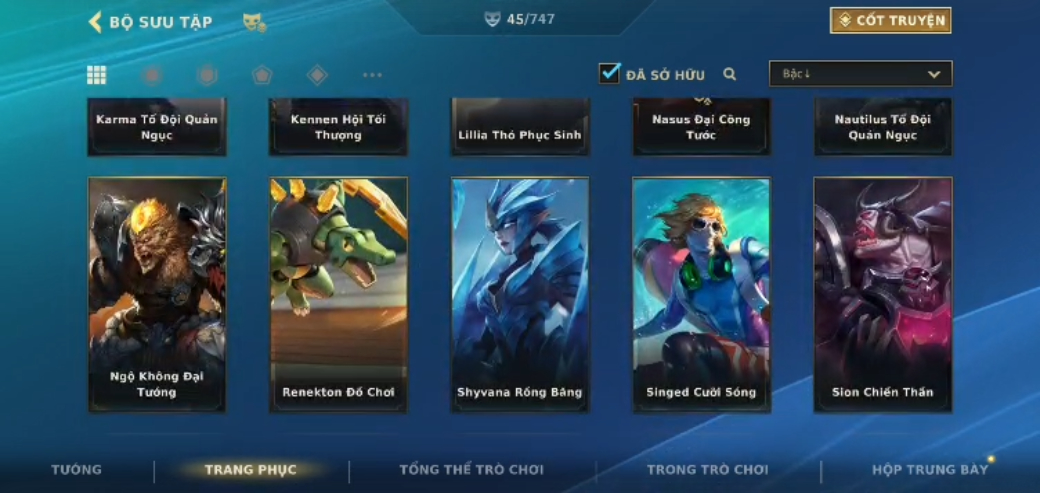
Task: View the Sion Chiến Thần skin
Action: pos(883,294)
